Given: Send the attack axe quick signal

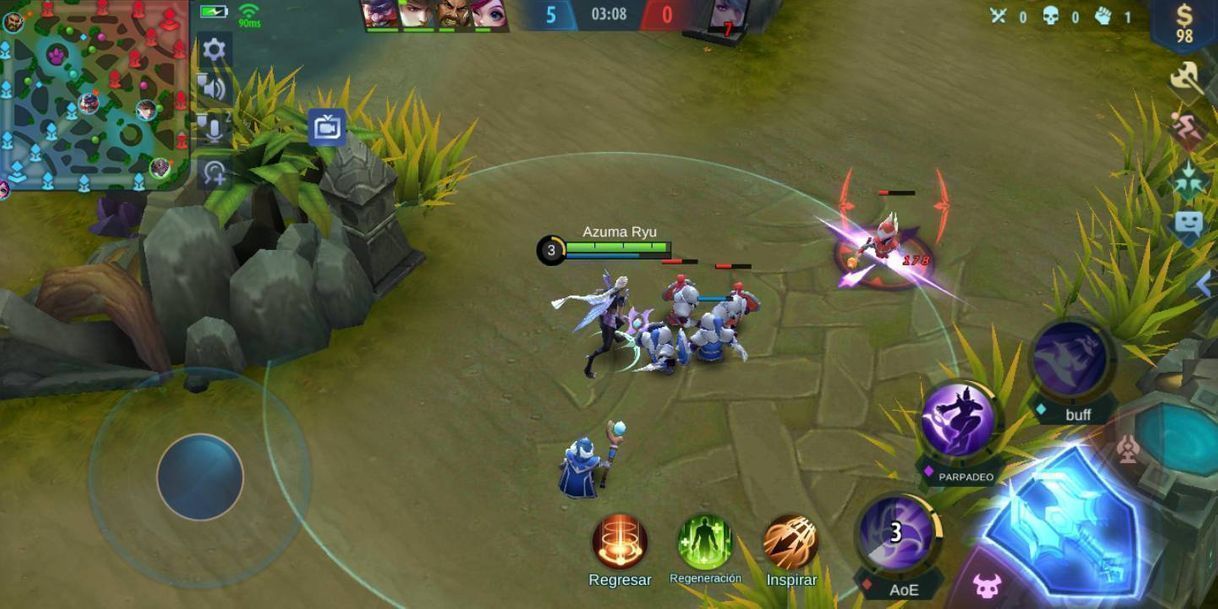Looking at the screenshot, I should (1187, 79).
